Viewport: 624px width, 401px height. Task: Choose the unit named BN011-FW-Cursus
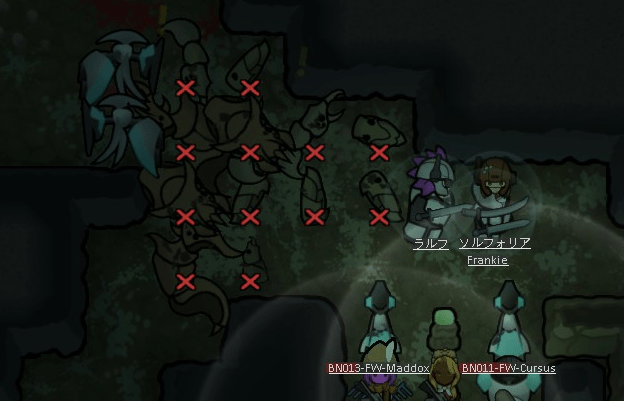coord(508,335)
